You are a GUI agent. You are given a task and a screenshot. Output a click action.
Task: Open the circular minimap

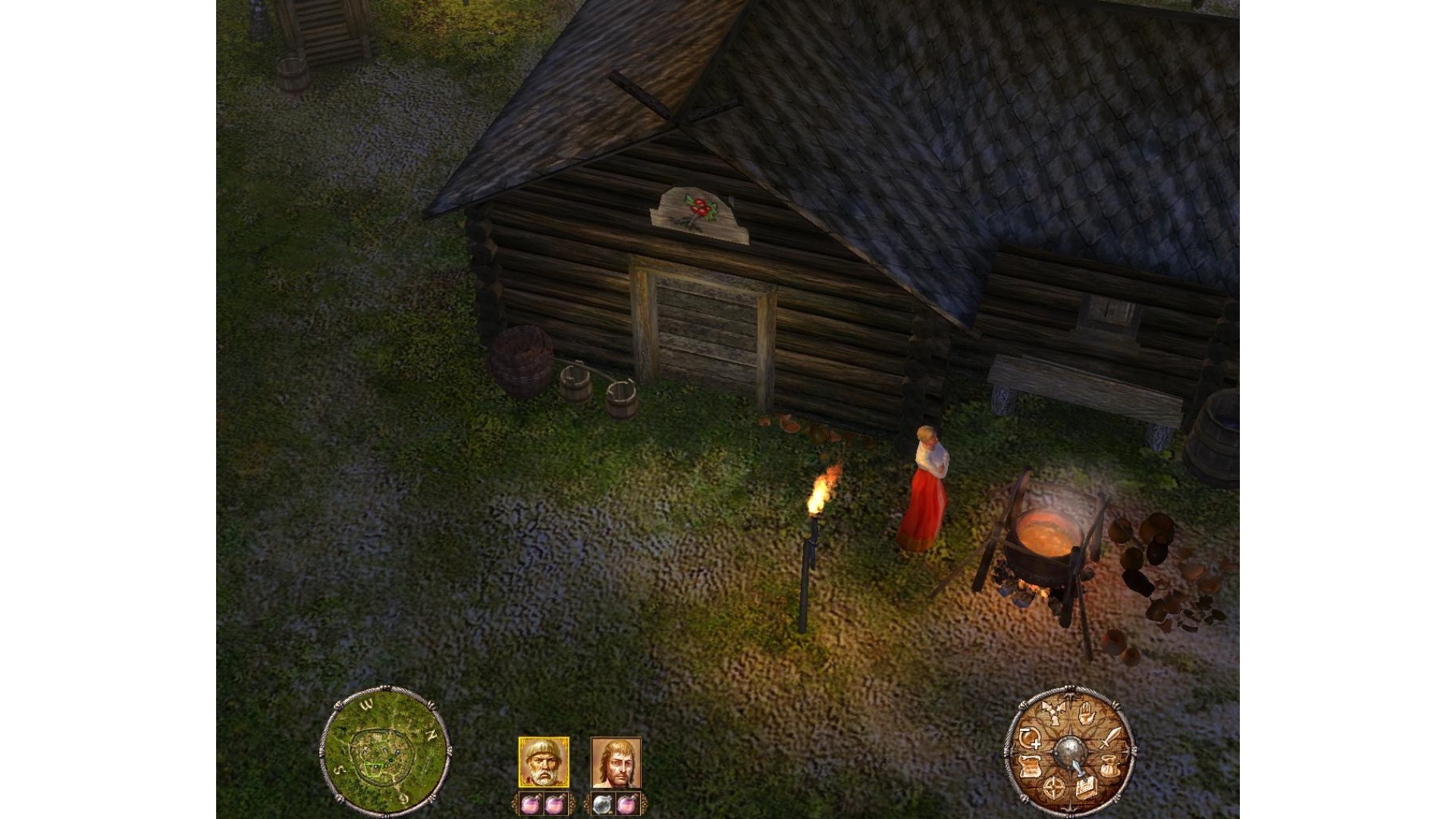pyautogui.click(x=384, y=750)
